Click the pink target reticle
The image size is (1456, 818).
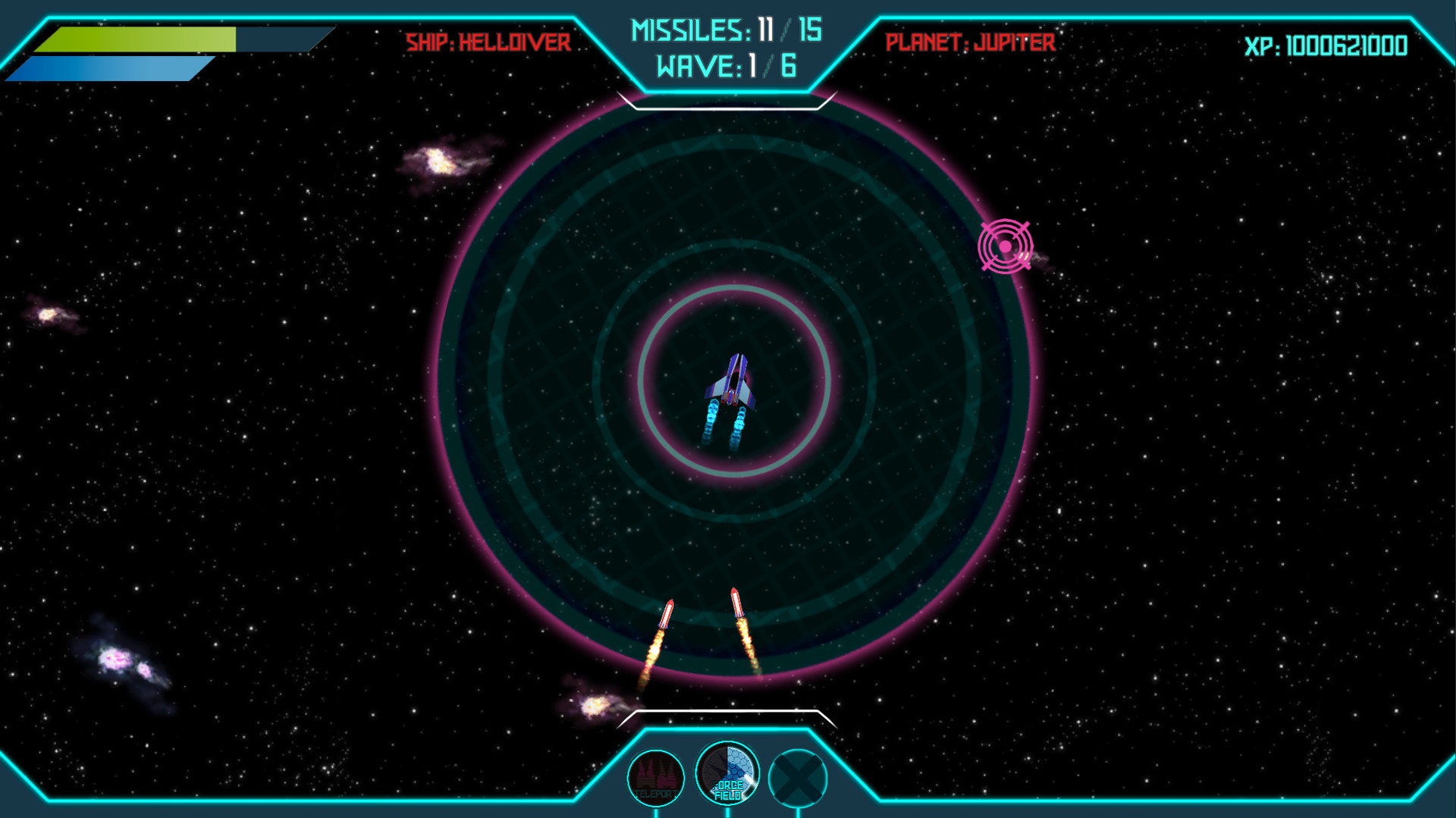[1006, 247]
